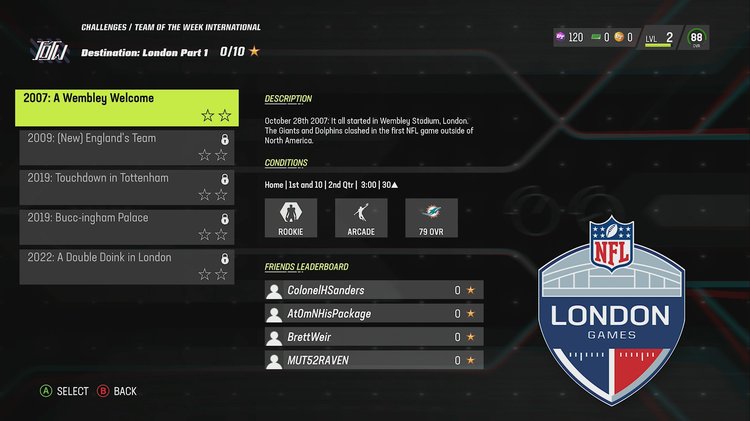Screen dimensions: 750x421
Task: Select the Dolphins 79 OVR opponent tile
Action: point(431,218)
